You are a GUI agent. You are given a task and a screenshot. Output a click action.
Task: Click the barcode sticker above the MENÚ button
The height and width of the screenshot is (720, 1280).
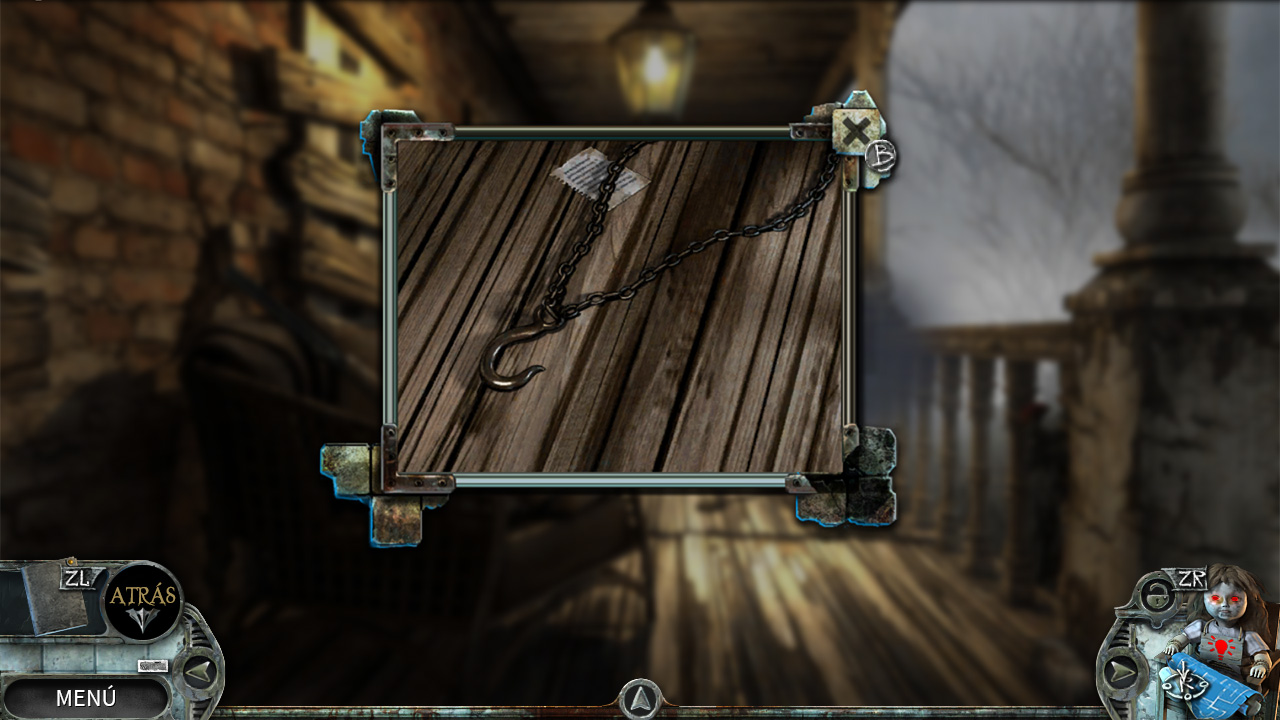point(152,665)
